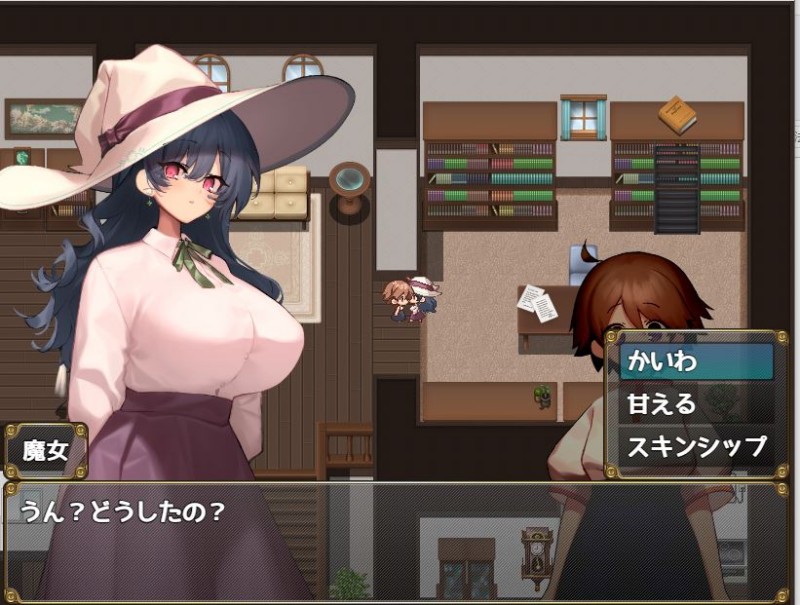Pick the スキンシップ choice
Image resolution: width=800 pixels, height=605 pixels.
(696, 445)
